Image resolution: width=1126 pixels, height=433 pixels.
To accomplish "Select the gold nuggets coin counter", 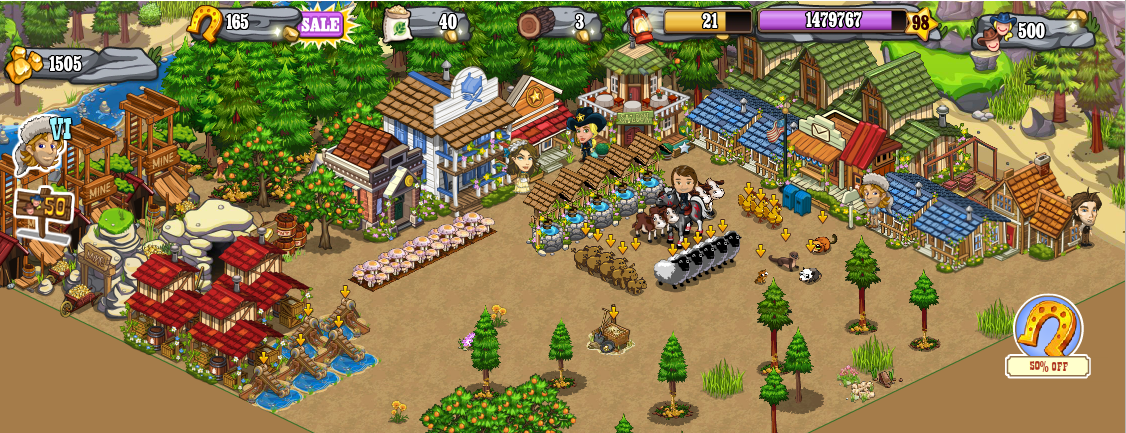I will (27, 66).
